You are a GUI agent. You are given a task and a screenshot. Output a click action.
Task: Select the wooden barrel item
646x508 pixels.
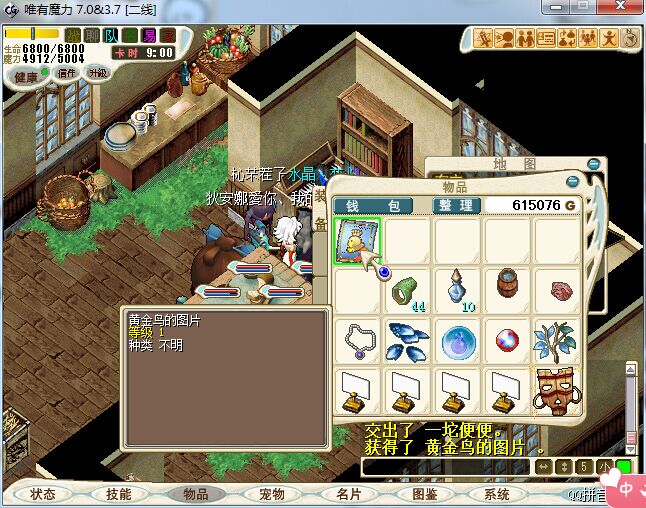click(x=507, y=290)
